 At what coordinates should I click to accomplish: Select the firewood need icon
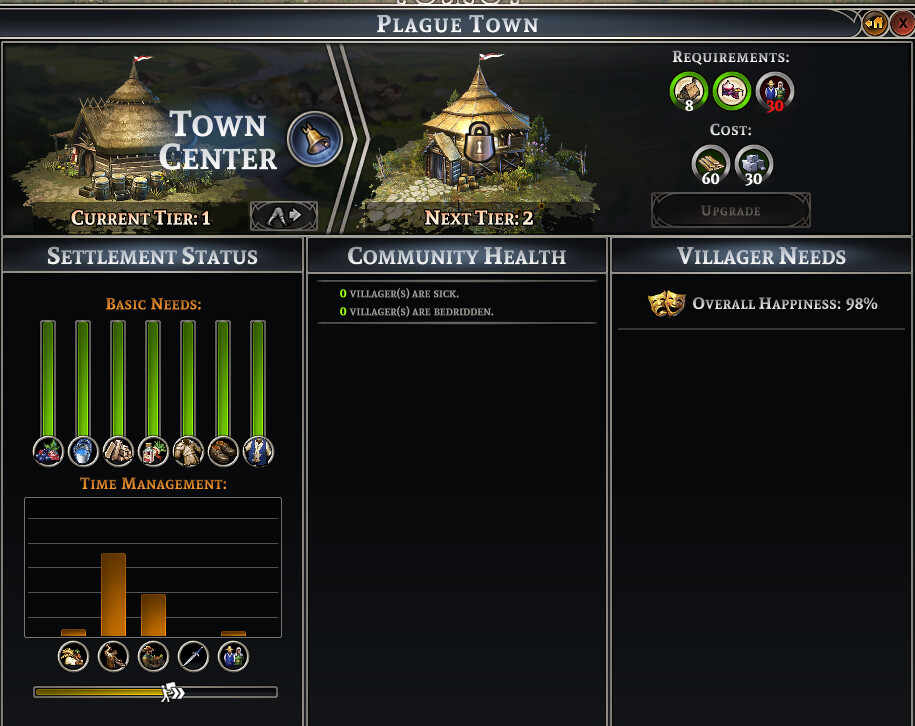[118, 452]
